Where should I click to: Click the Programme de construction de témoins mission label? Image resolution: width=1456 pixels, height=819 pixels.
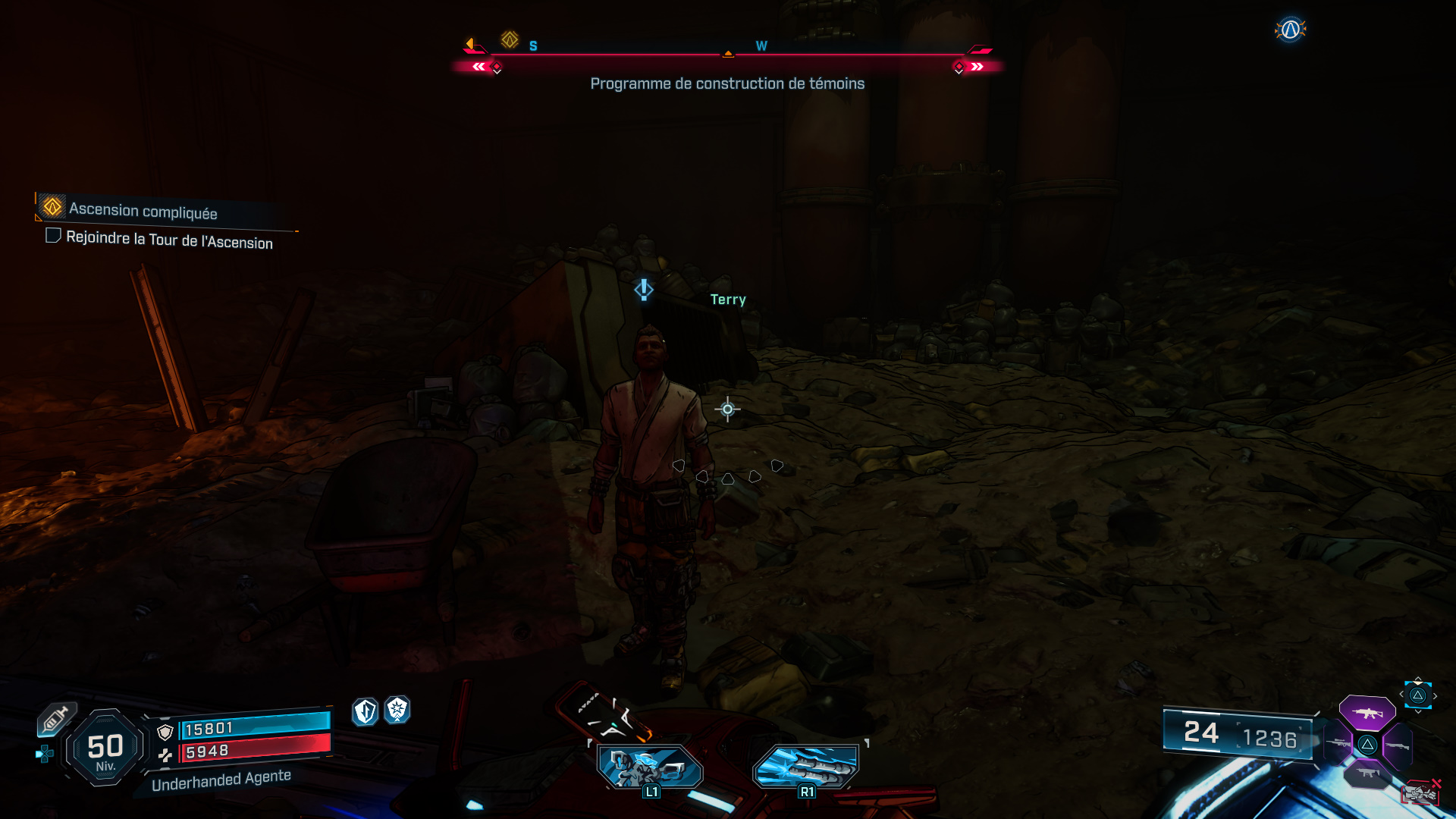click(727, 84)
